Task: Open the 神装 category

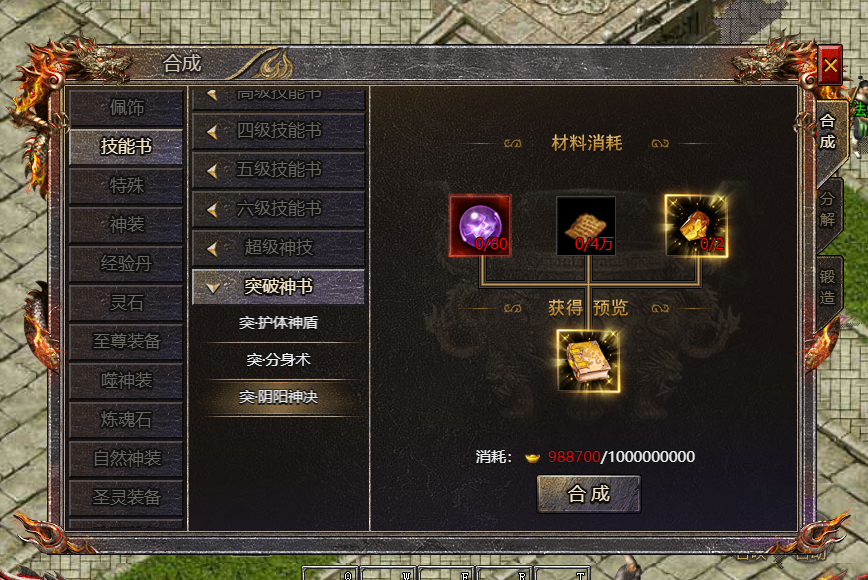Action: 126,225
